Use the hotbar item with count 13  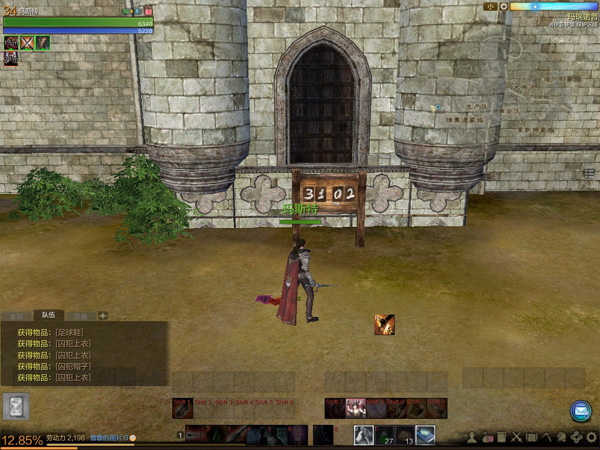[406, 435]
